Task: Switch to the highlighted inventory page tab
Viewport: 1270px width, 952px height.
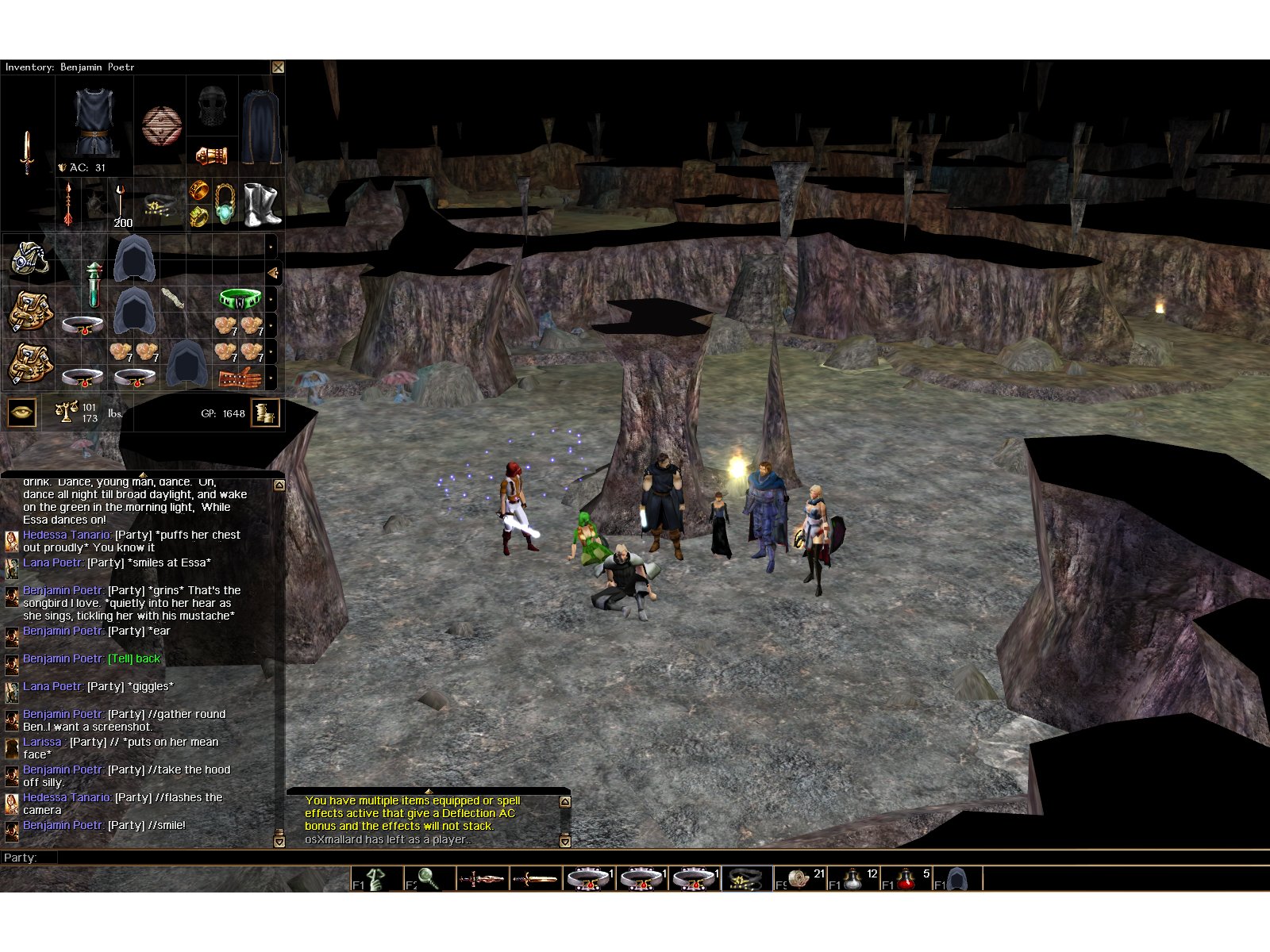Action: [272, 273]
